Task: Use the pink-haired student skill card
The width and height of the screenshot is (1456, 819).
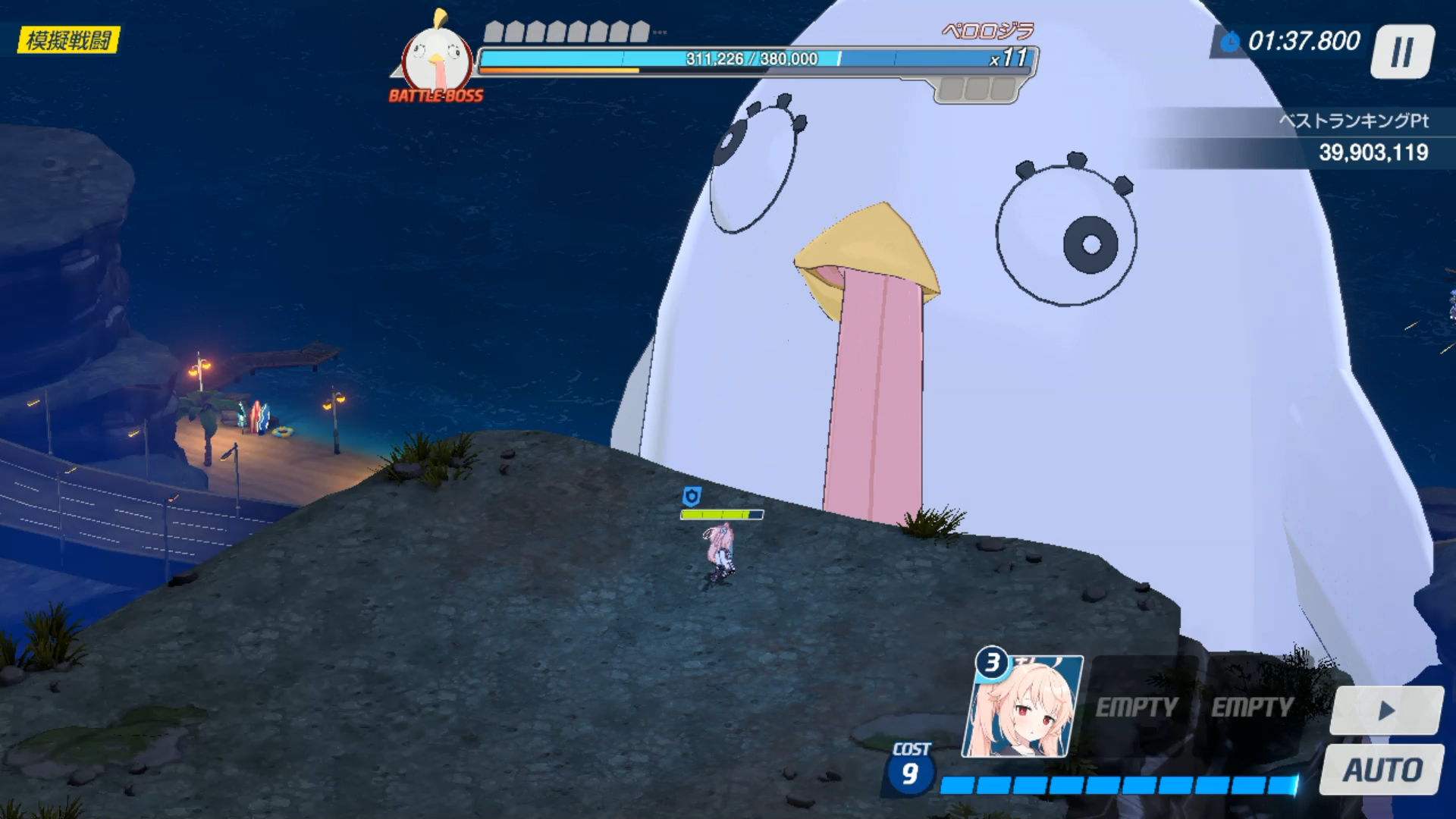Action: [x=1023, y=708]
